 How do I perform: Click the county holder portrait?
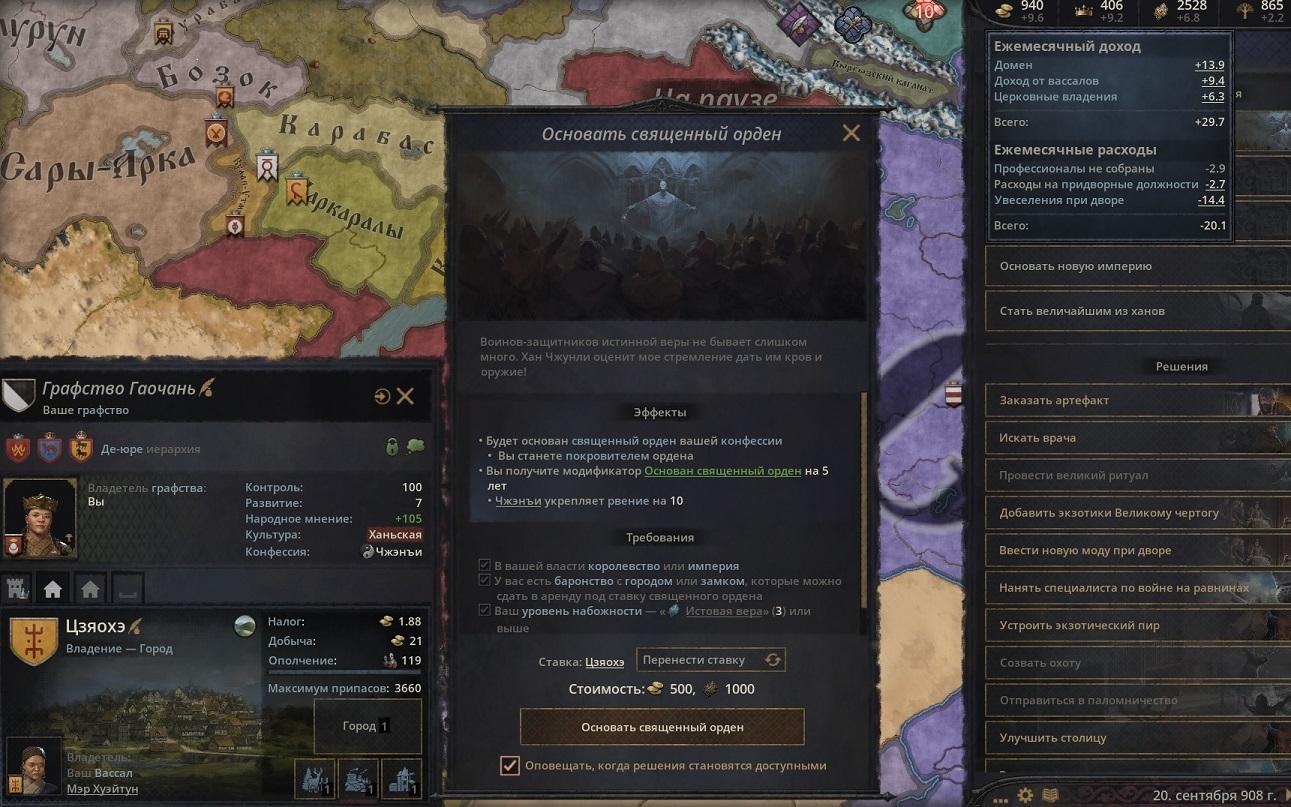tap(39, 520)
